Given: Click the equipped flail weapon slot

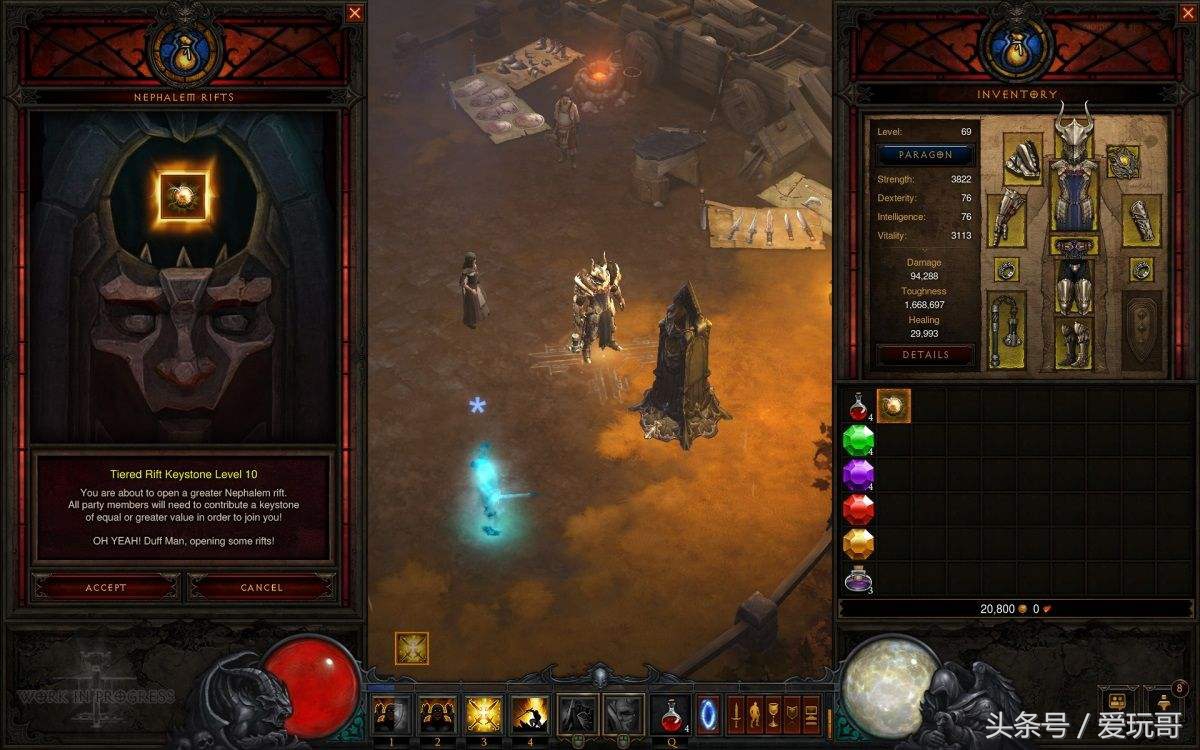Looking at the screenshot, I should pos(1007,330).
